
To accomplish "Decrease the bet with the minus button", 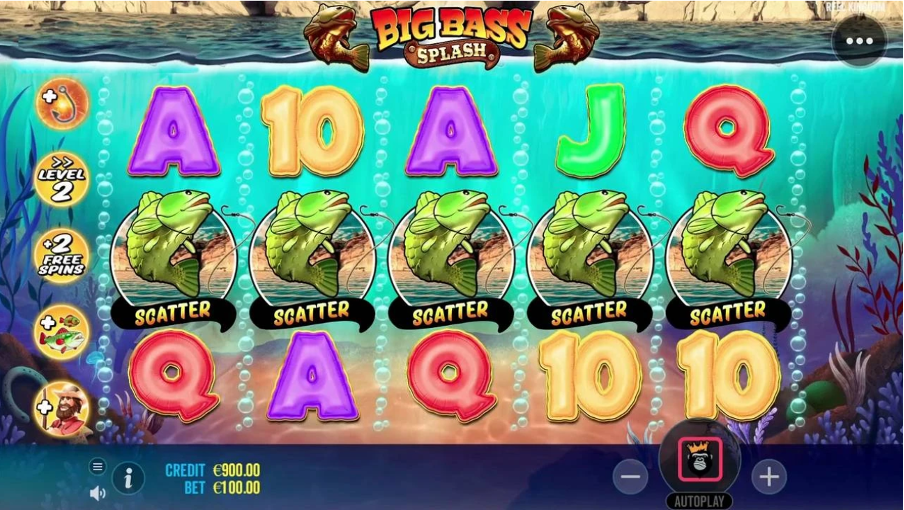I will point(630,477).
